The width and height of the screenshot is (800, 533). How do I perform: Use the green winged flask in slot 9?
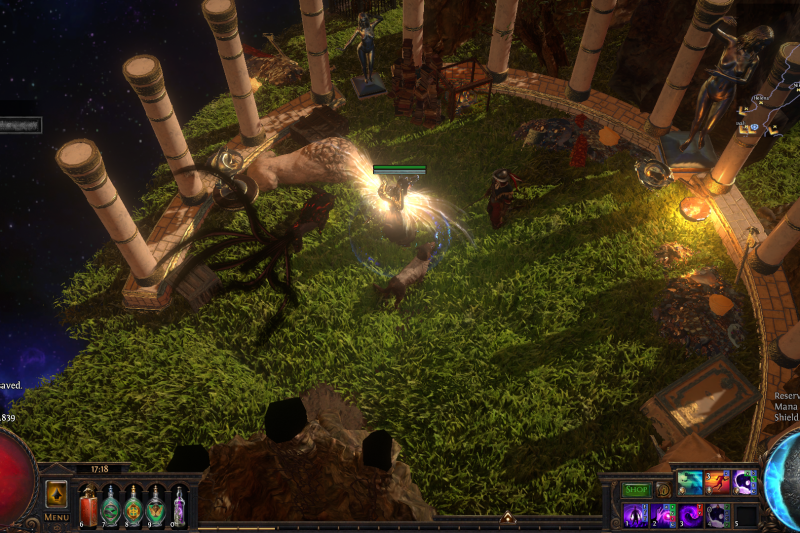tap(156, 505)
